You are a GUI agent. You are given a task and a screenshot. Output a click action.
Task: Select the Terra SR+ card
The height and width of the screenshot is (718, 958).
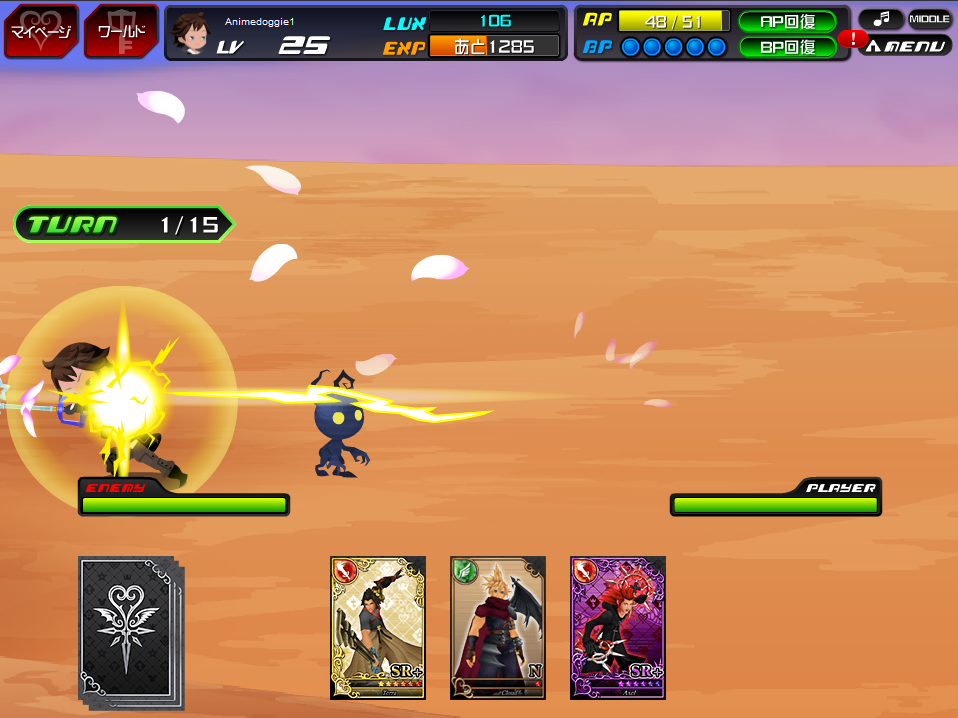(x=378, y=627)
